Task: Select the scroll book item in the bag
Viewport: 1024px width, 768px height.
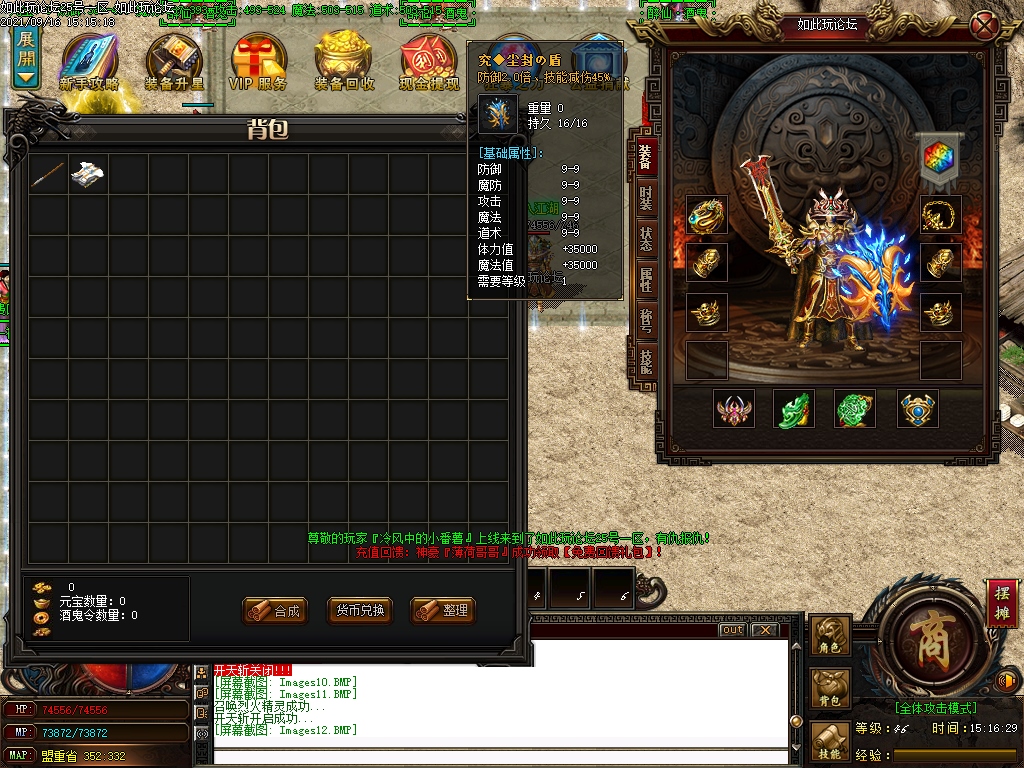Action: pyautogui.click(x=89, y=174)
